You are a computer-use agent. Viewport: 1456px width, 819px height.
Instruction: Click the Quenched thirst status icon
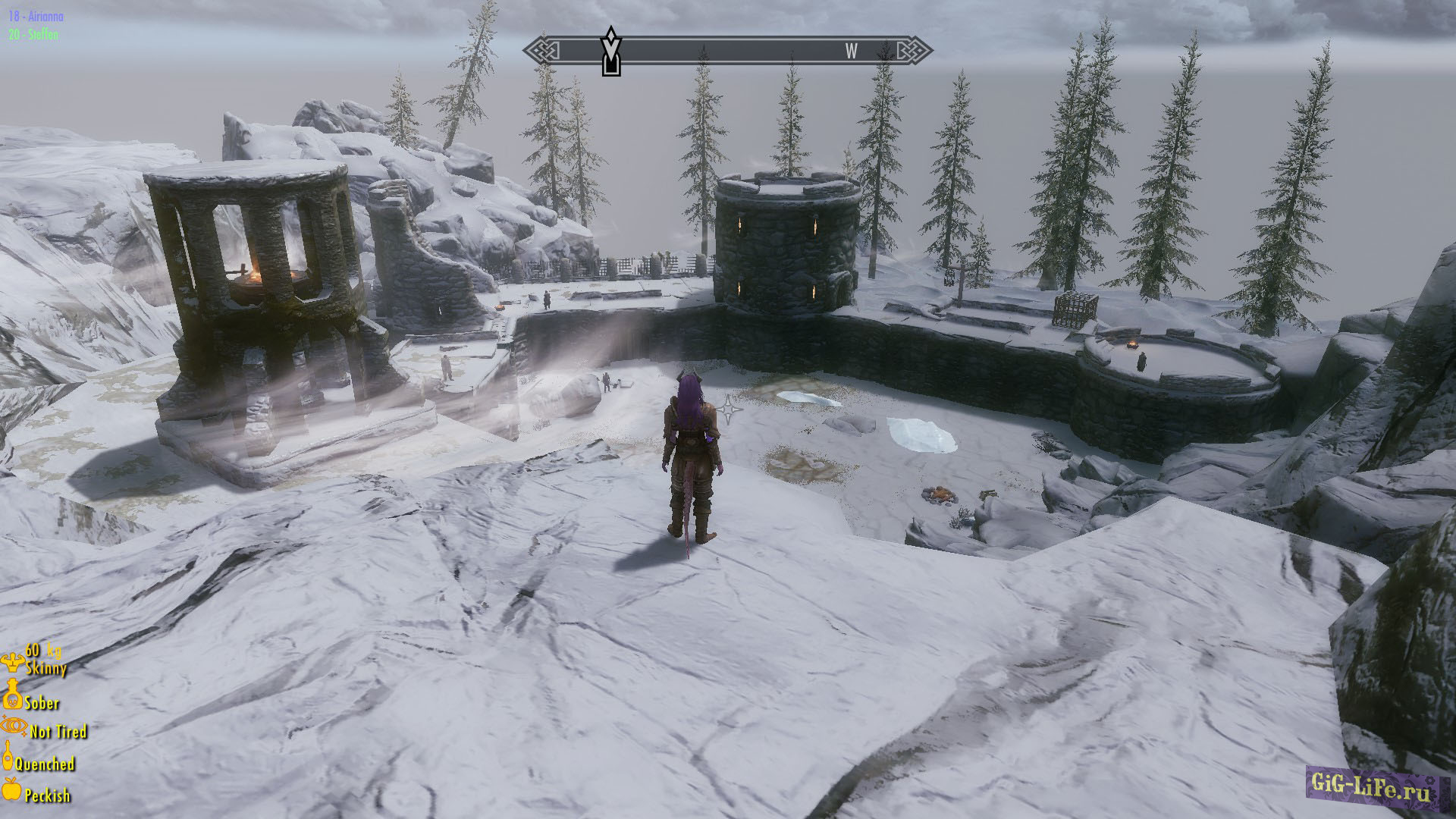click(8, 757)
